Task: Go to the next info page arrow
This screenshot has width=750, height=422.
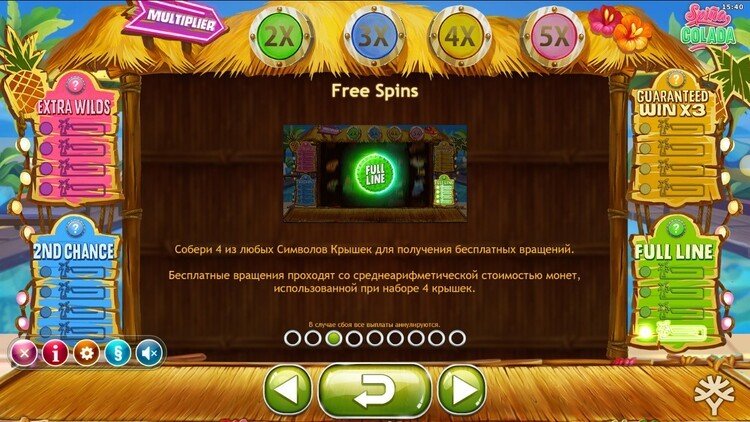Action: click(x=461, y=389)
